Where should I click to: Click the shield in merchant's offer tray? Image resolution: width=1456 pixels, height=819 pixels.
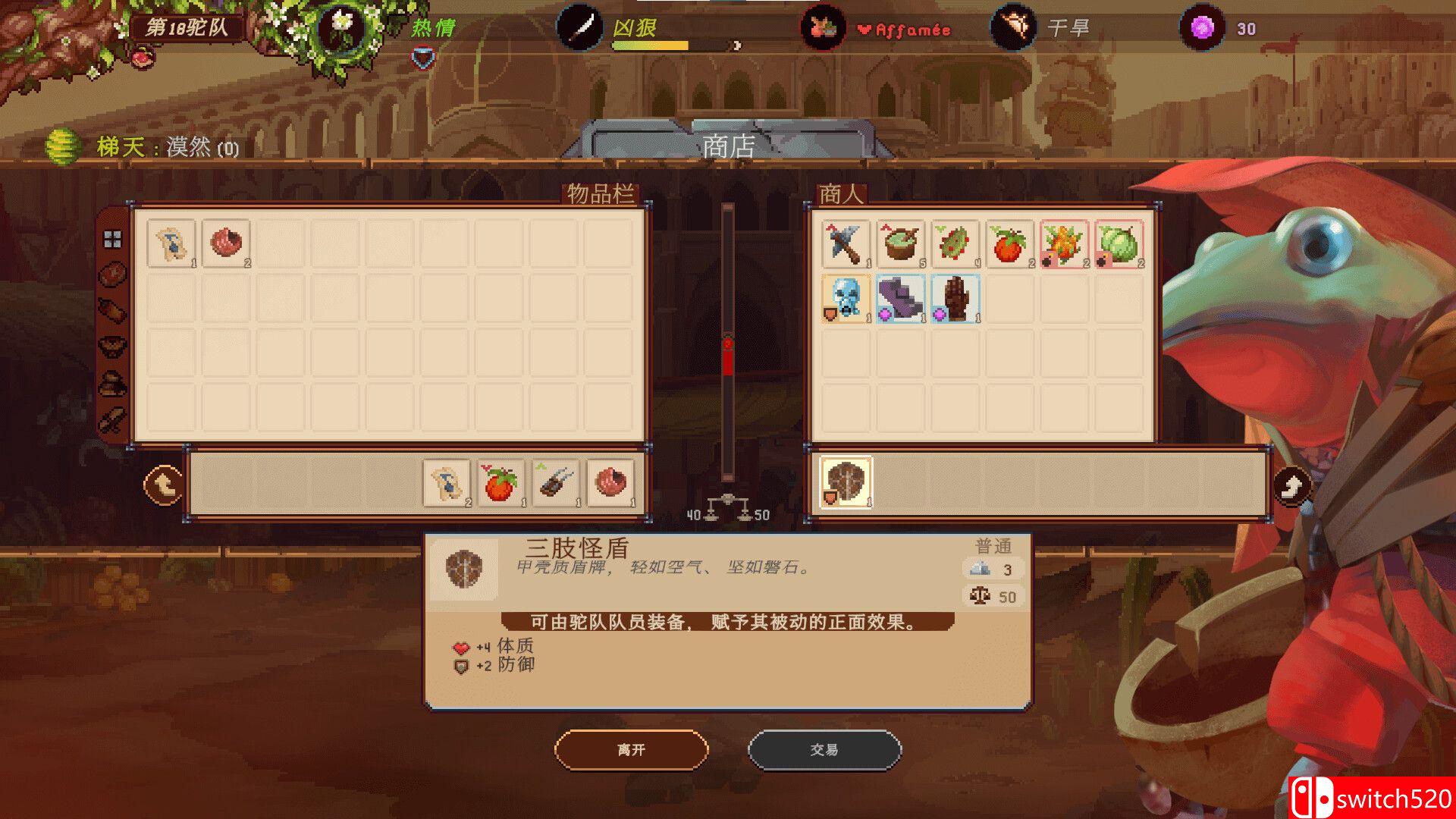(846, 482)
